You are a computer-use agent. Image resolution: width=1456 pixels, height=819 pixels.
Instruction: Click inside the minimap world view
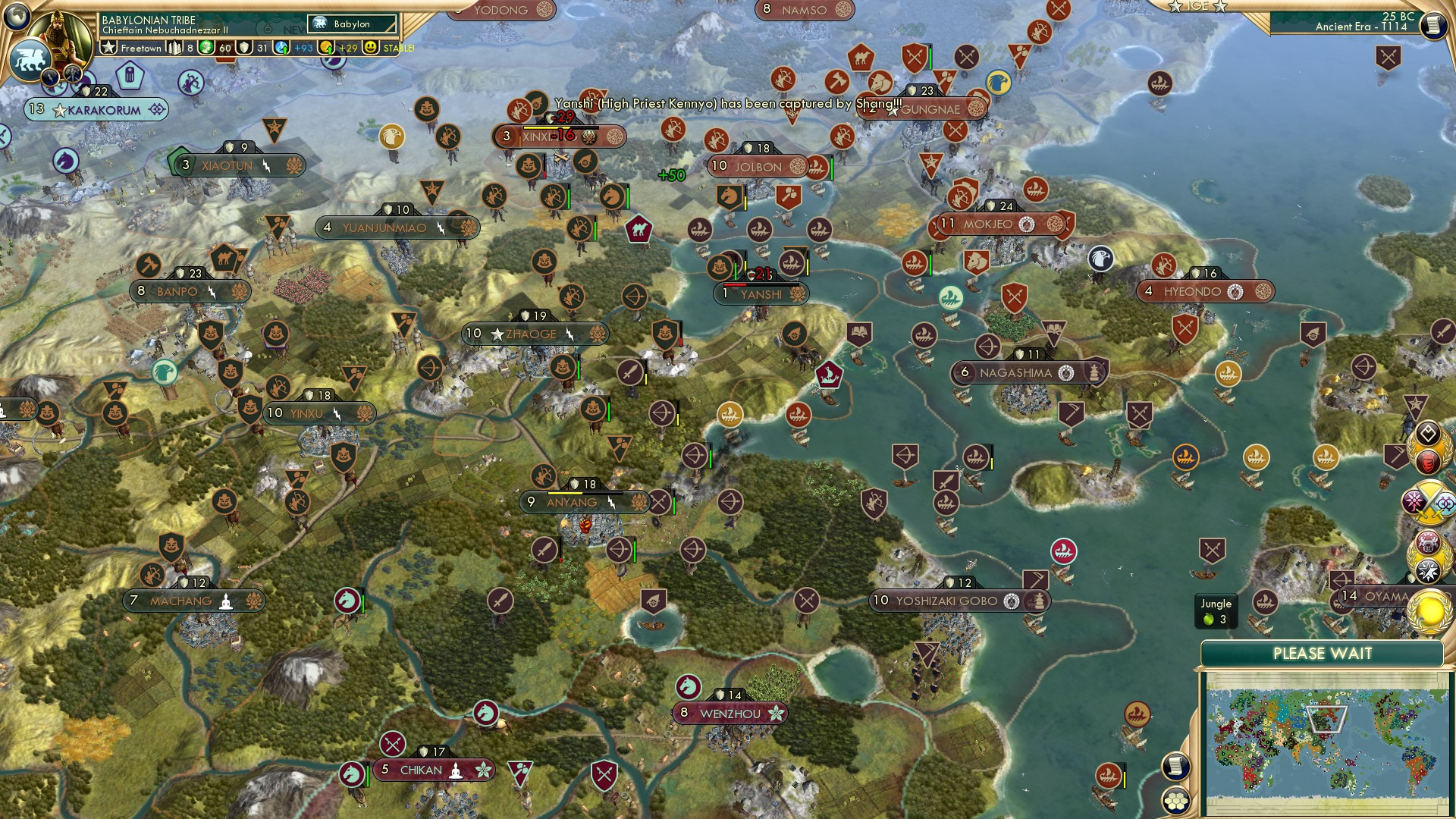[x=1327, y=739]
